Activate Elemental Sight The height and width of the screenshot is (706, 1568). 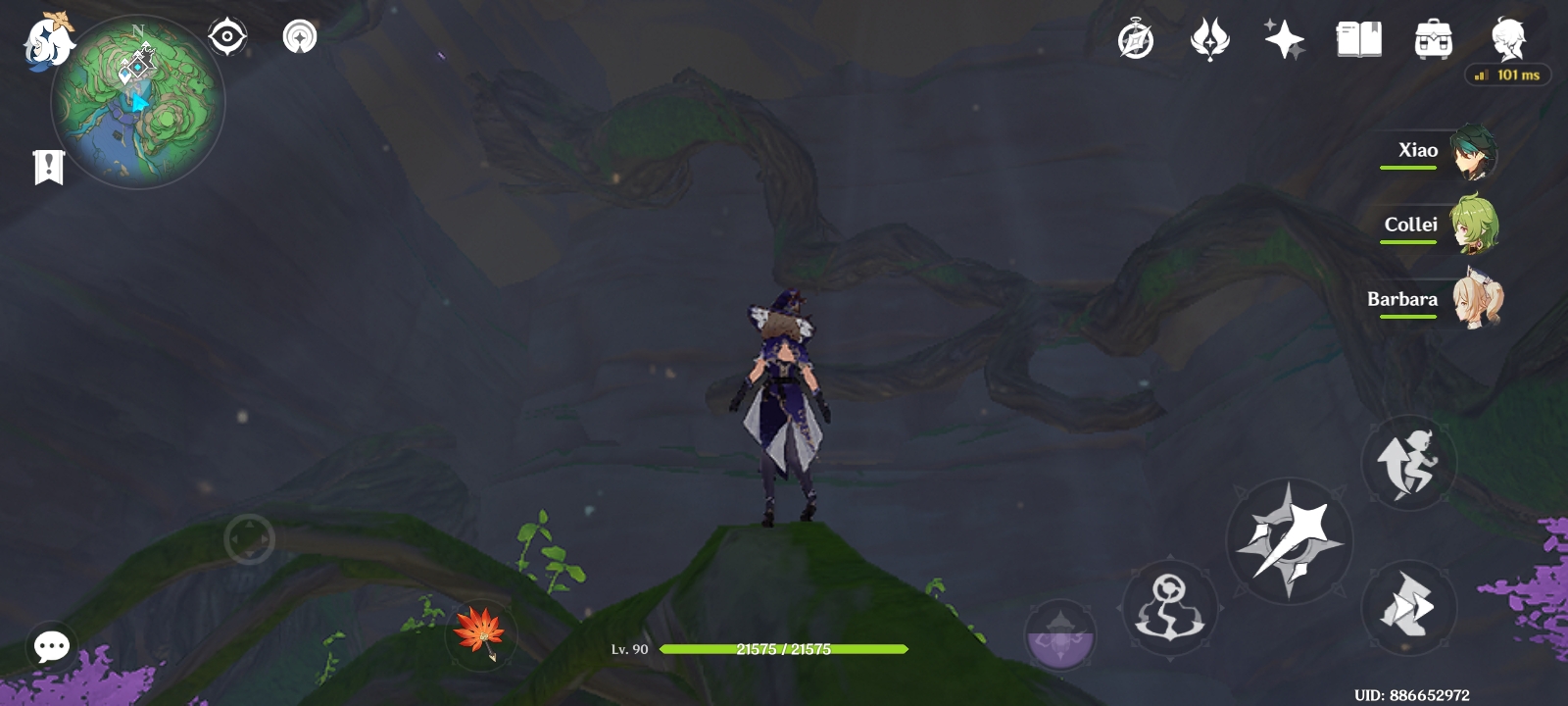point(226,35)
